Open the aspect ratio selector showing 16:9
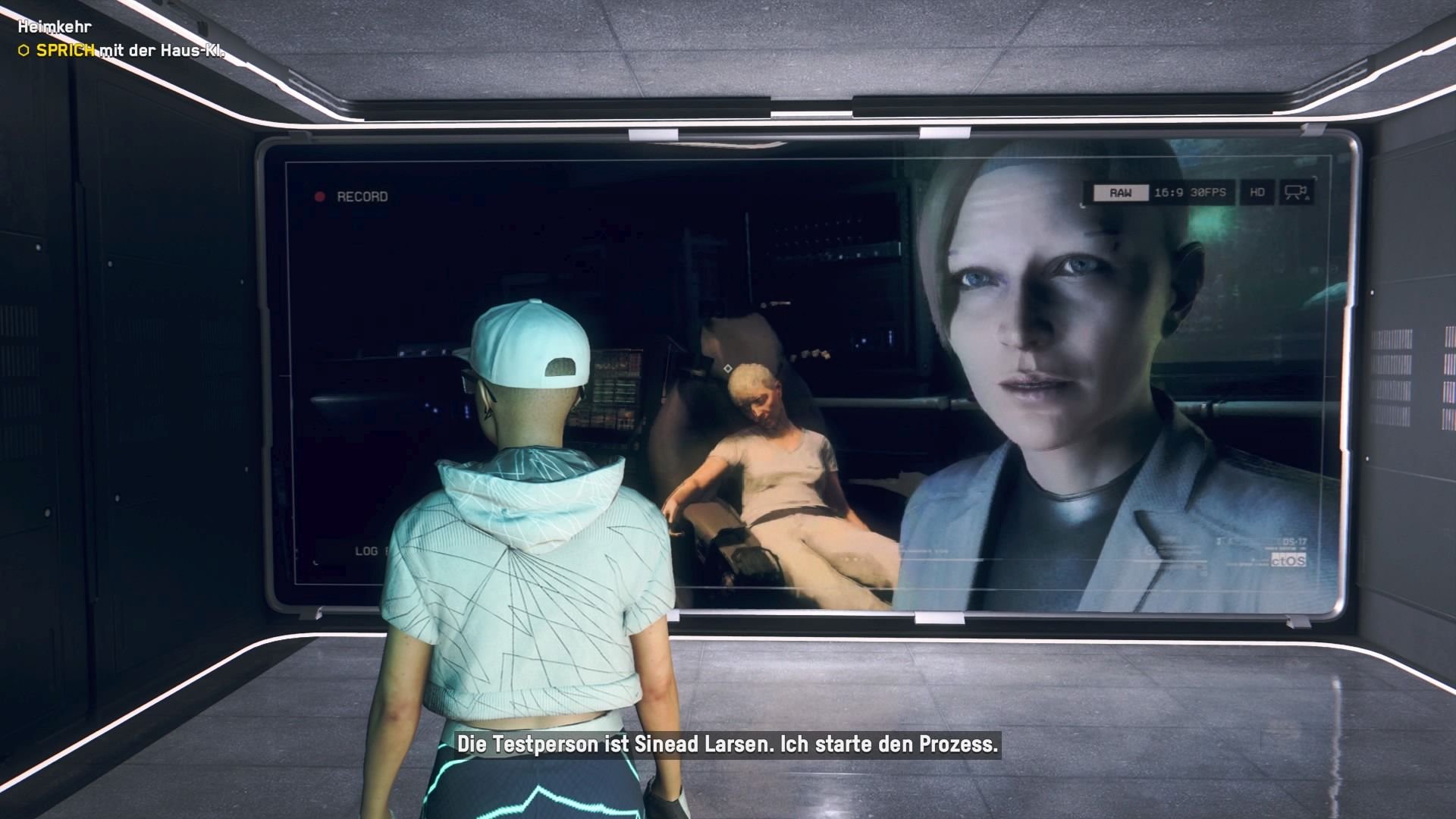This screenshot has height=819, width=1456. (1170, 192)
